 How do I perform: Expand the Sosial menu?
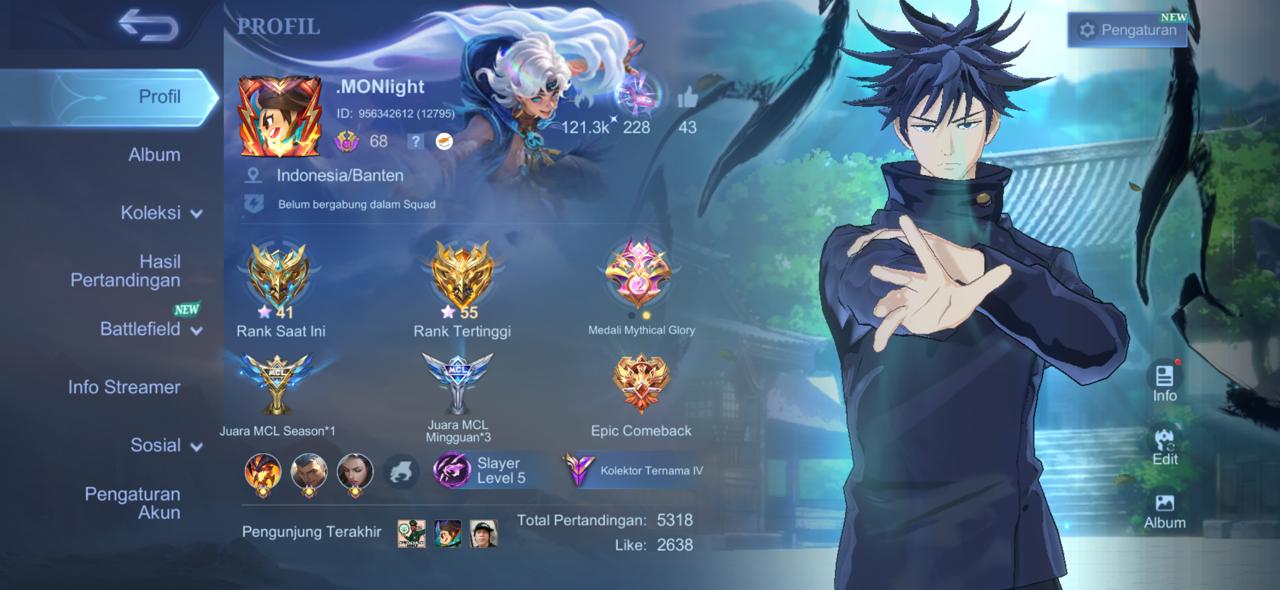click(x=165, y=445)
